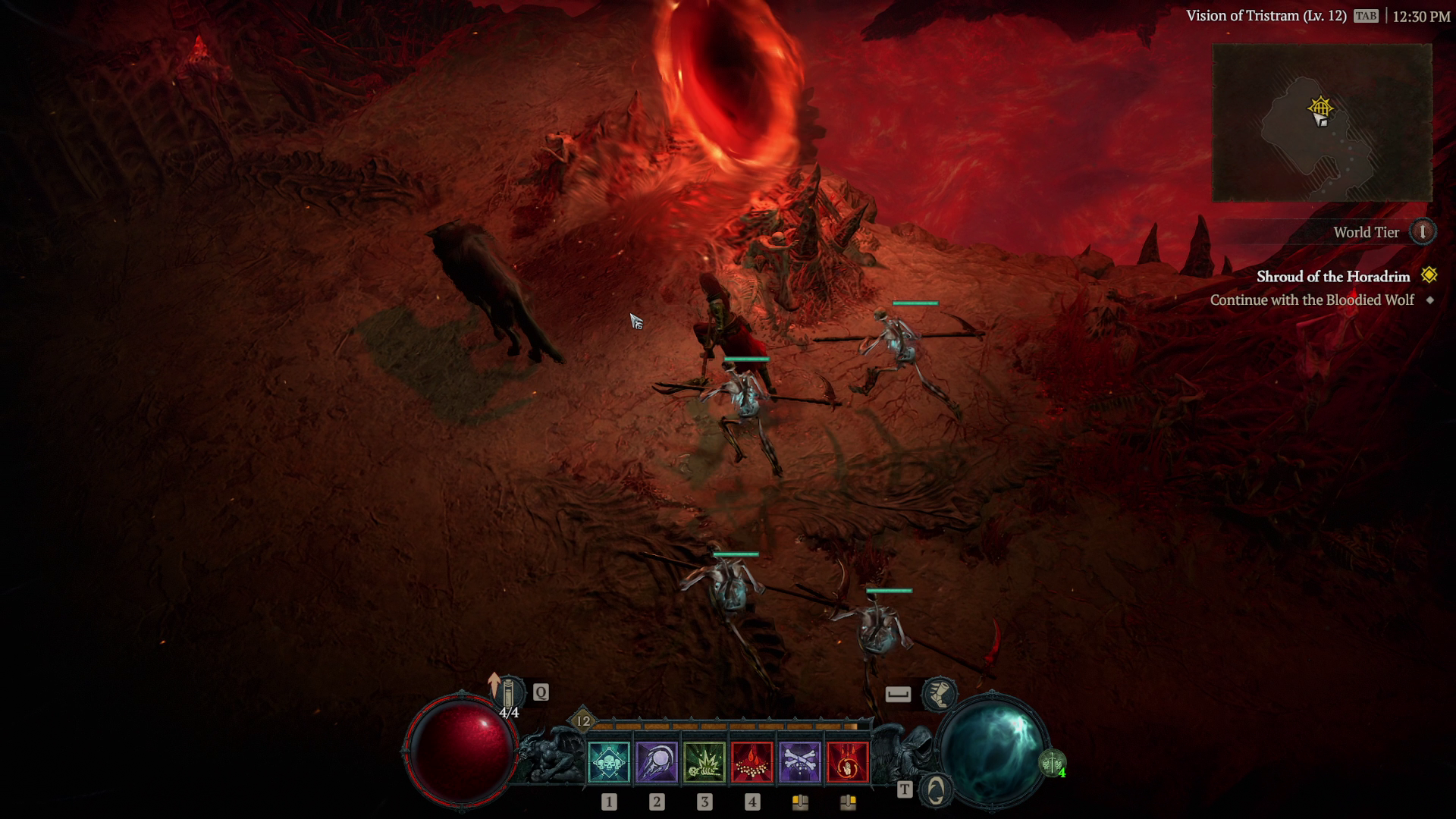Drink the healing potion
Viewport: 1456px width, 819px height.
pos(510,693)
